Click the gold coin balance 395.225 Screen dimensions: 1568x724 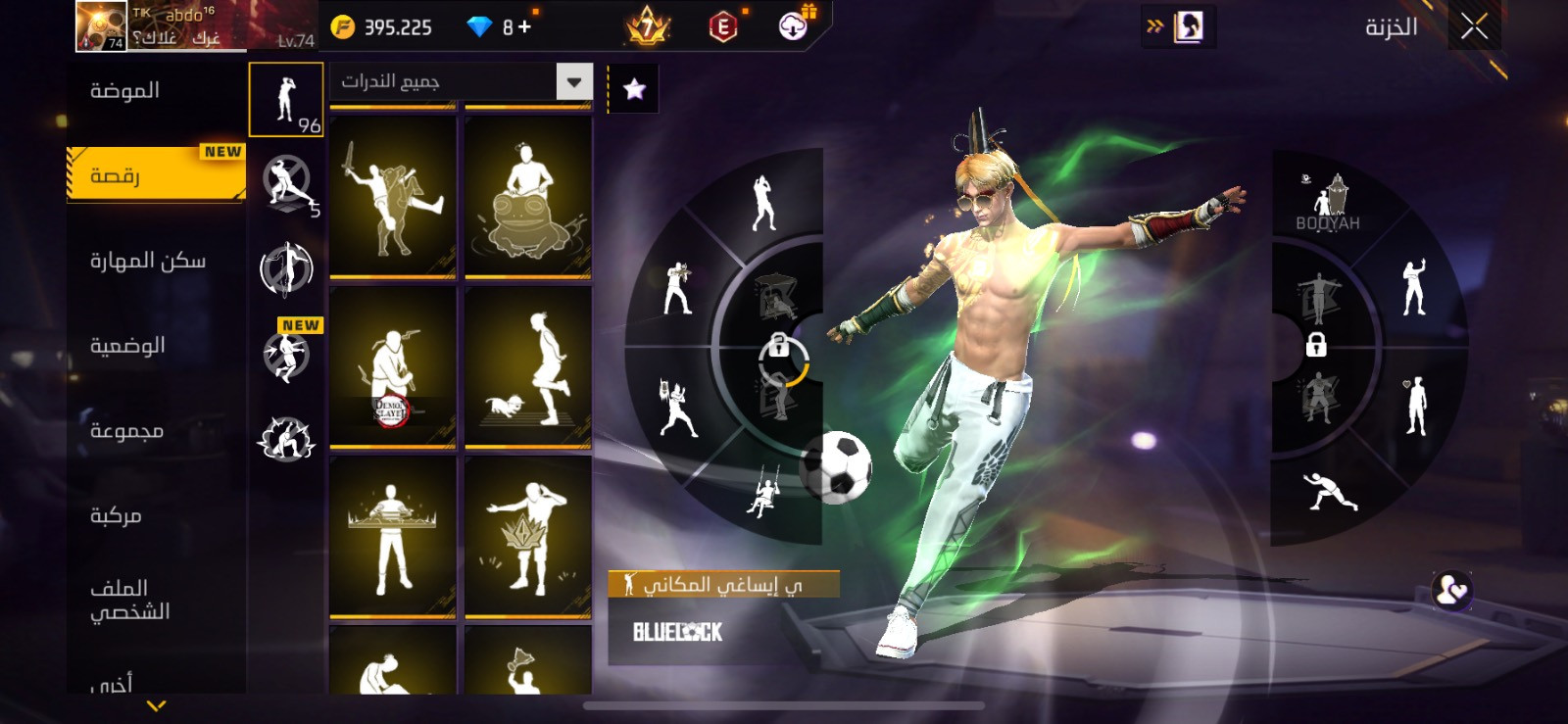(383, 27)
